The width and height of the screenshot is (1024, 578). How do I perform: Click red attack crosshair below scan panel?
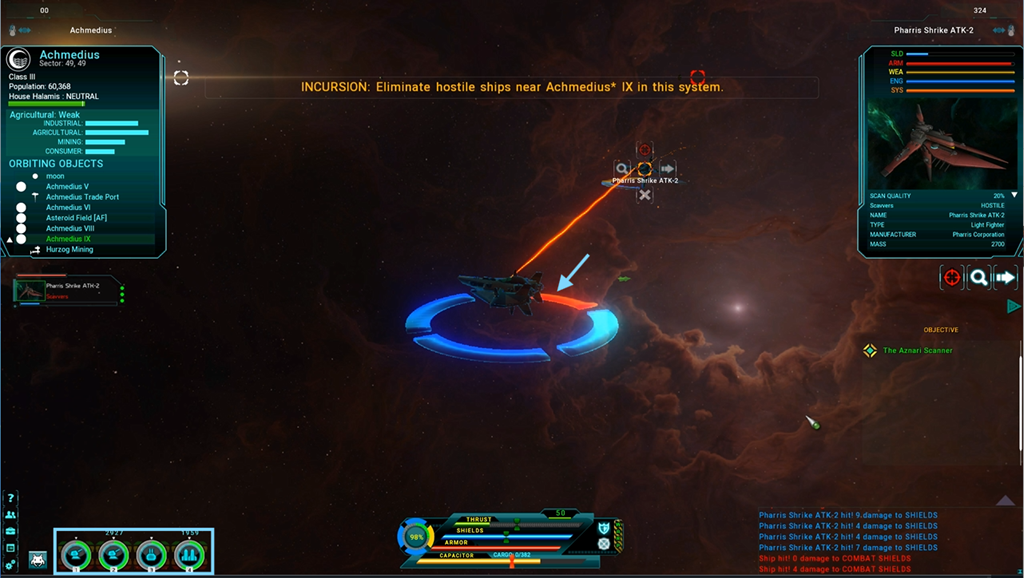(x=951, y=278)
